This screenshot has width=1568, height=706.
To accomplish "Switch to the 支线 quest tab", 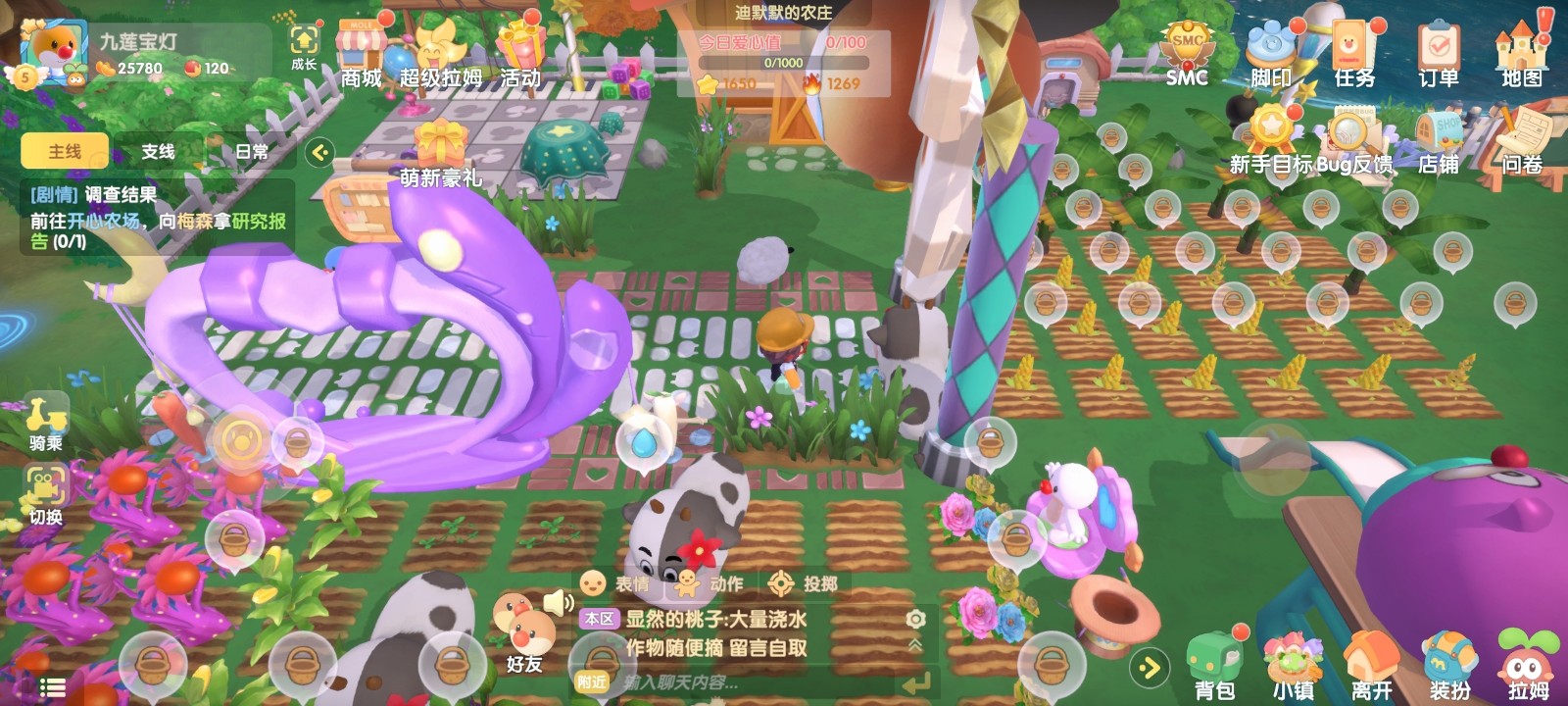I will (x=158, y=151).
